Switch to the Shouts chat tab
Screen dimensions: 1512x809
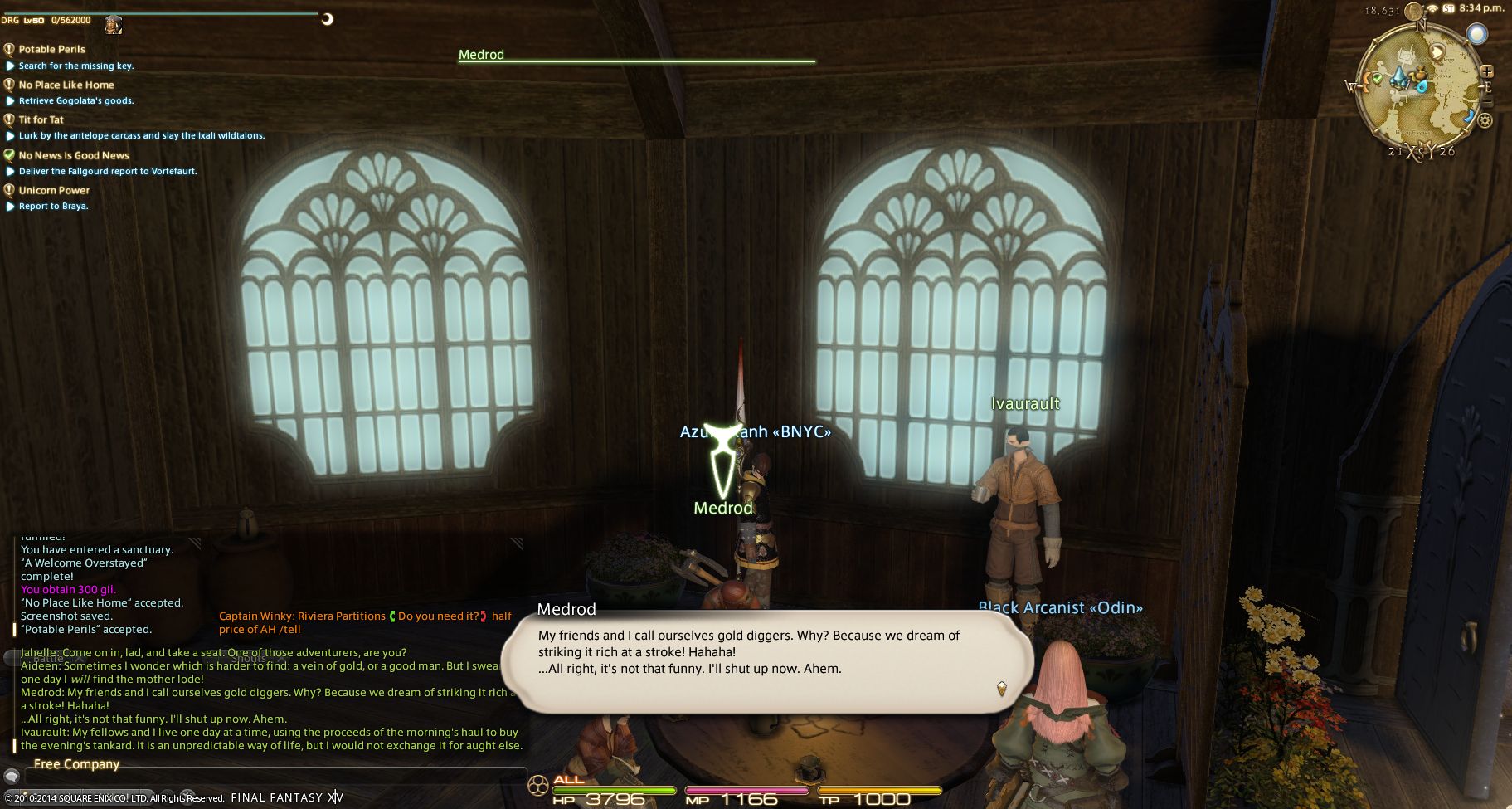pos(249,657)
